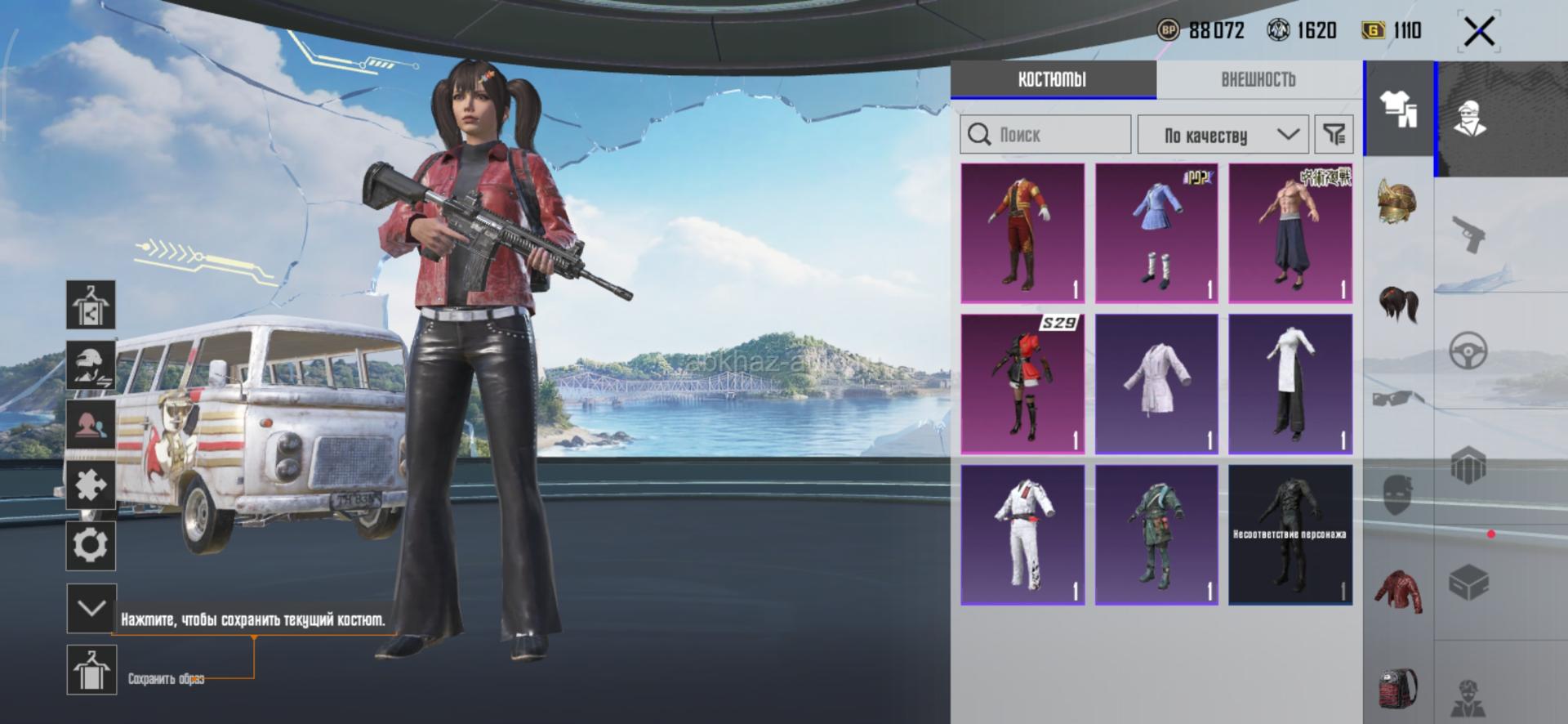The height and width of the screenshot is (724, 1568).
Task: Switch to the Внешность tab
Action: (x=1258, y=79)
